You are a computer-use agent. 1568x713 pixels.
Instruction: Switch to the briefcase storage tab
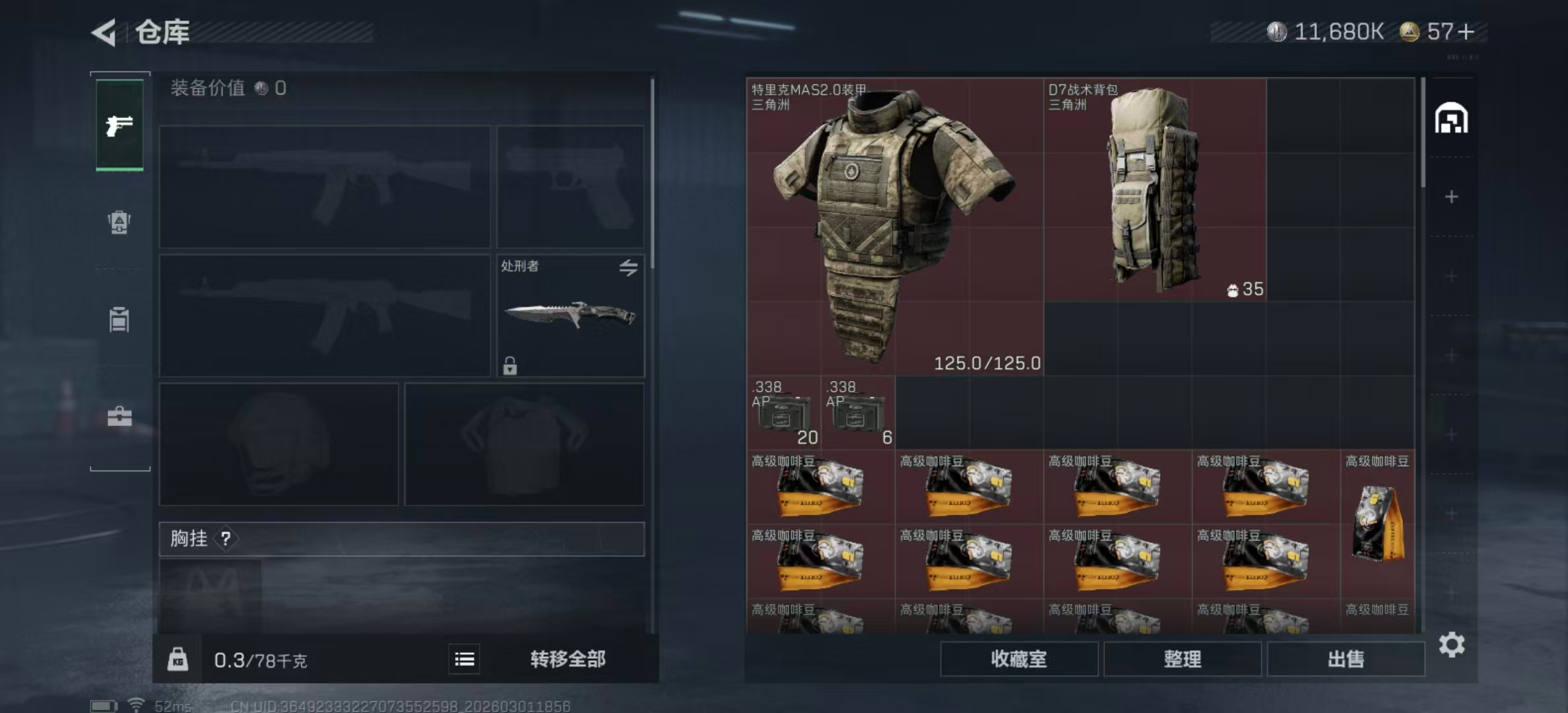pyautogui.click(x=119, y=416)
